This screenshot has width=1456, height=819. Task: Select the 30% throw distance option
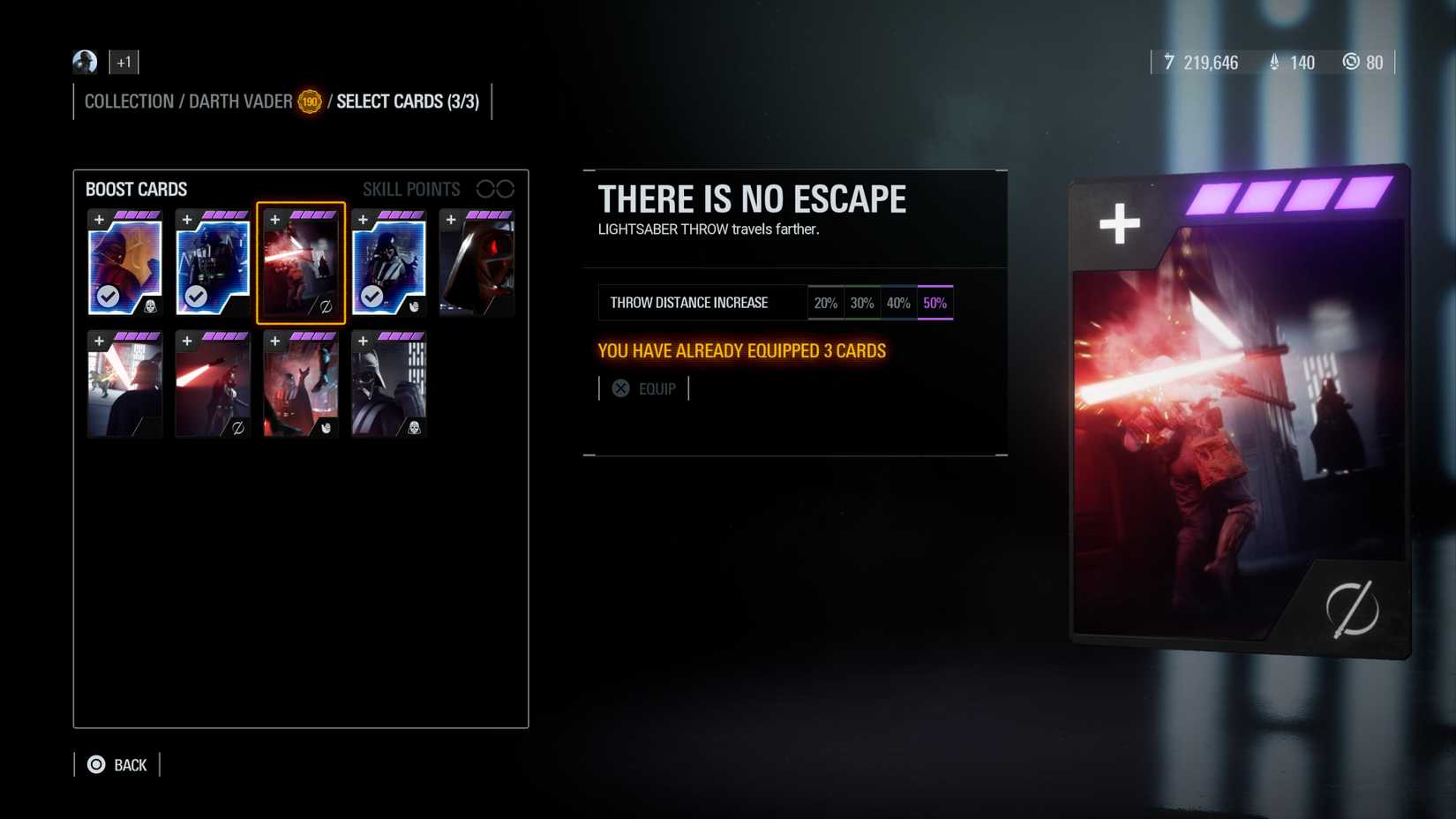(x=862, y=302)
